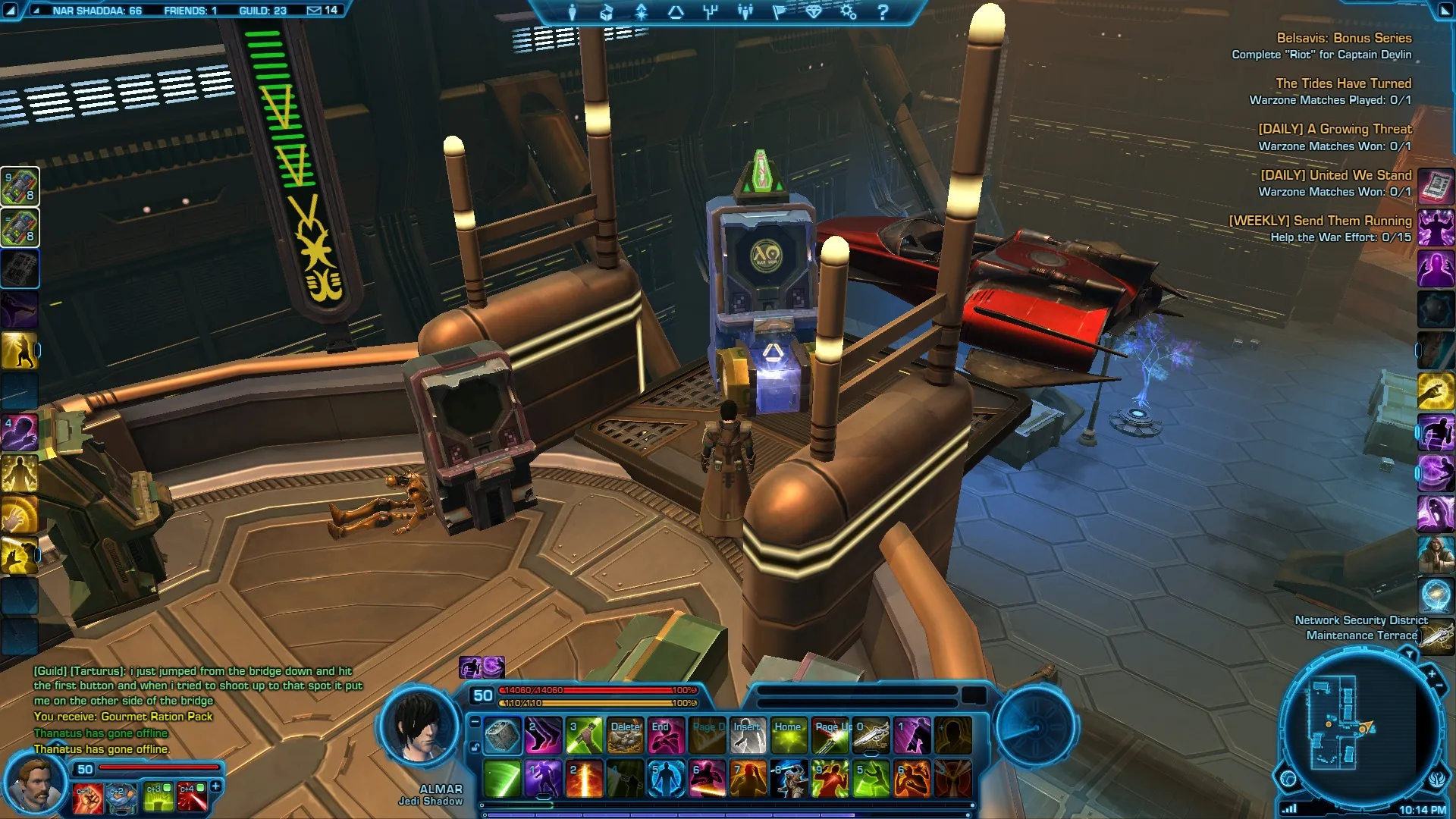Zoom out the minimap with minus button
Screen dimensions: 1456x819
pos(1439,686)
